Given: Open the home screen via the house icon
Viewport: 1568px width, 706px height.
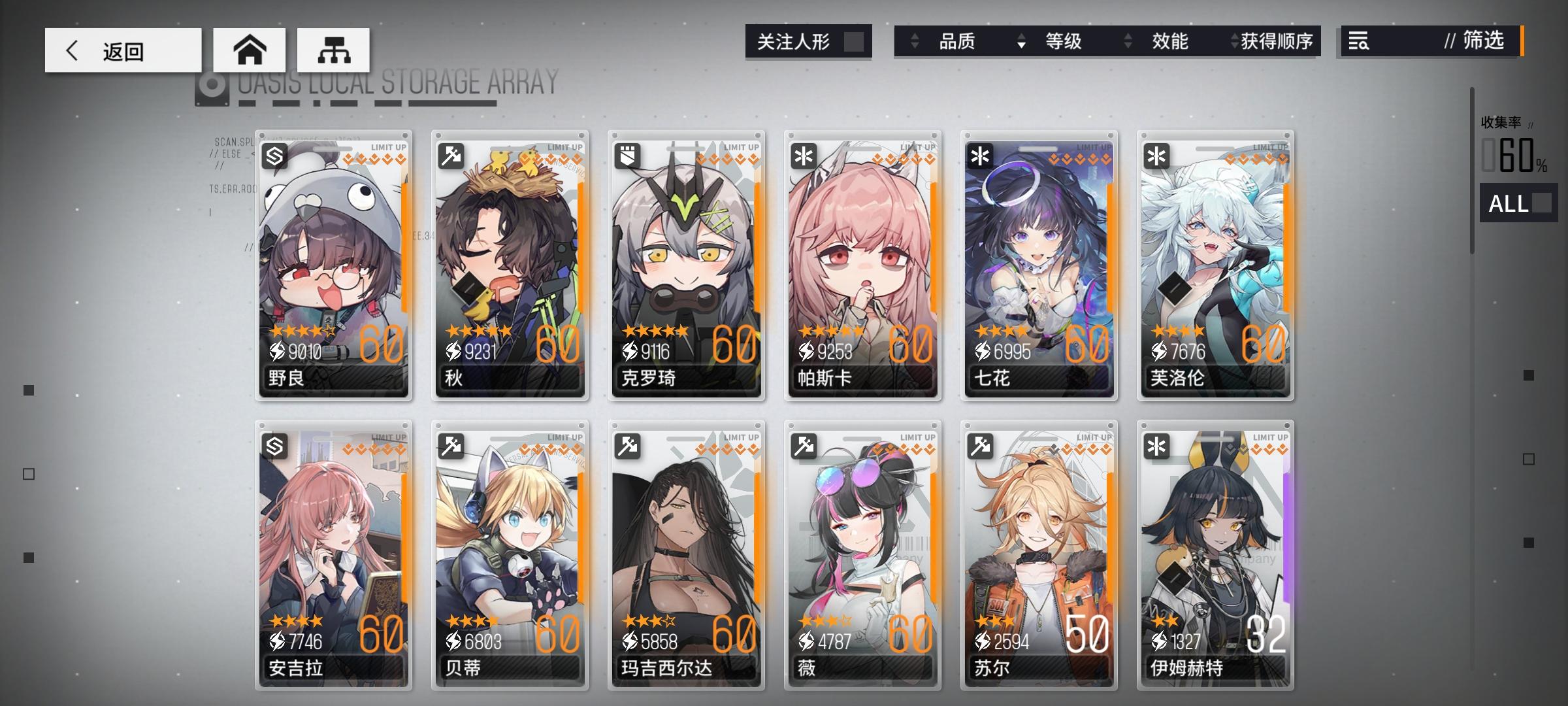Looking at the screenshot, I should tap(250, 48).
